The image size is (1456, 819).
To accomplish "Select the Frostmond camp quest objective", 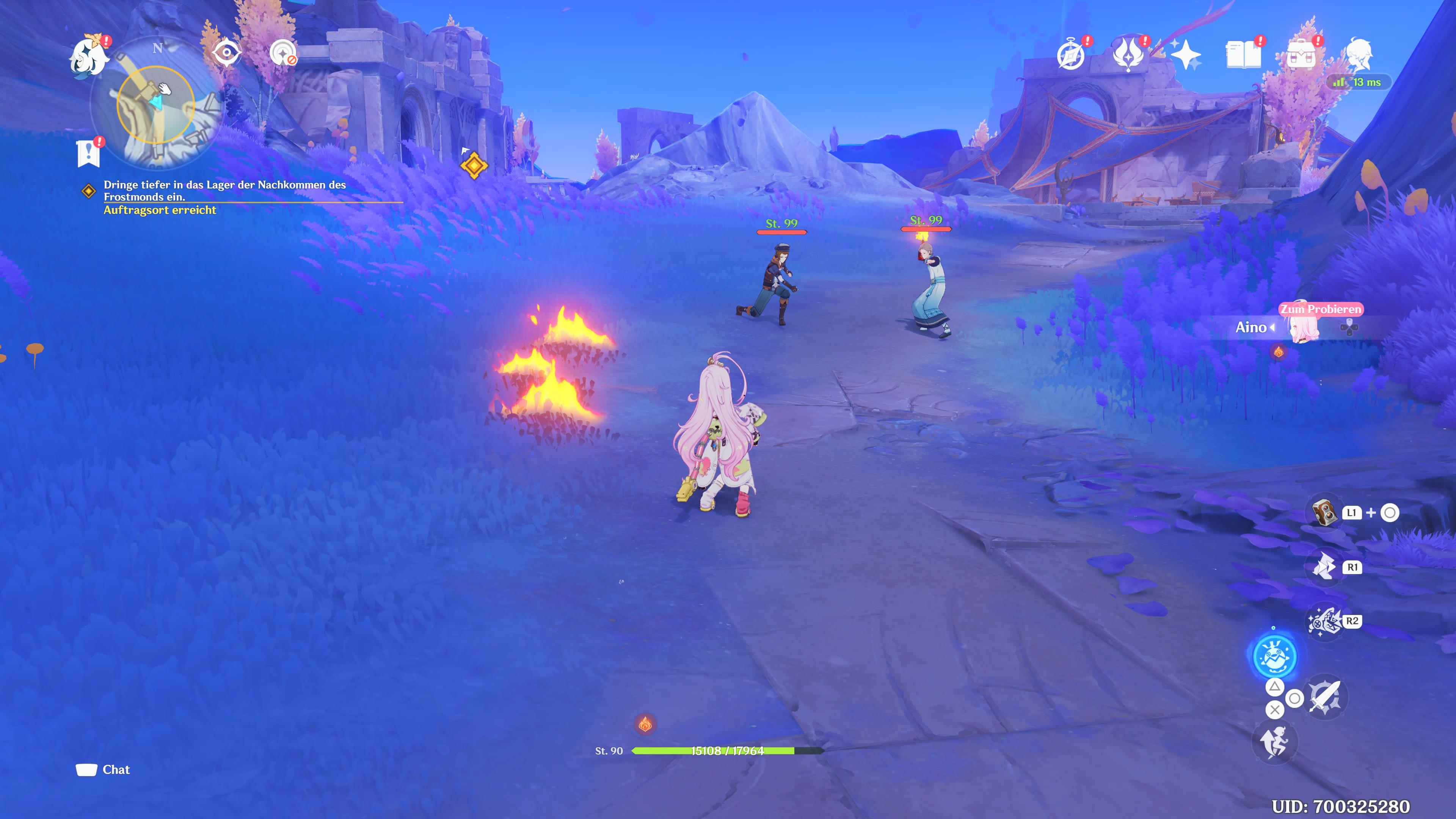I will (224, 190).
